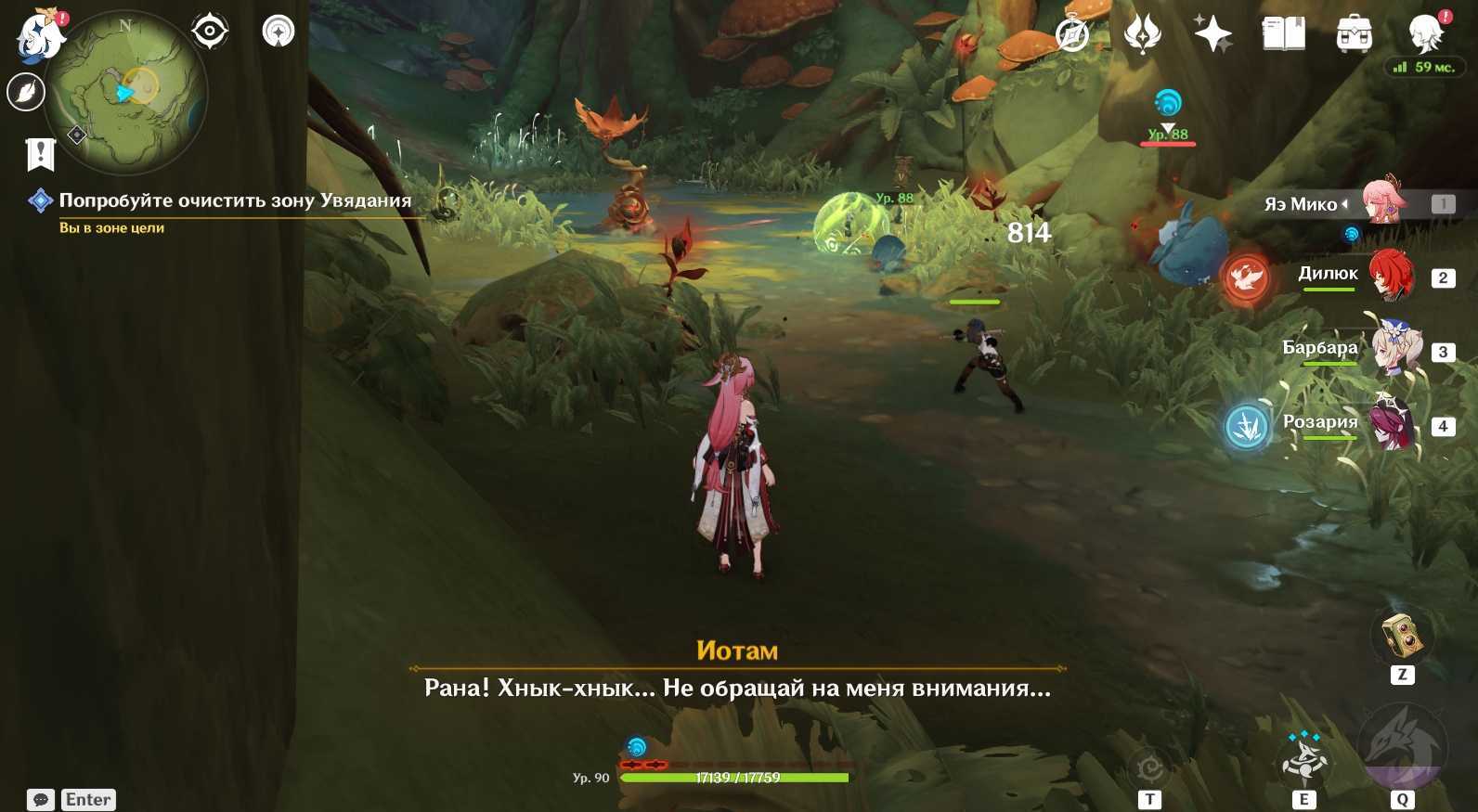1478x812 pixels.
Task: Open the circular minimap
Action: pos(127,91)
